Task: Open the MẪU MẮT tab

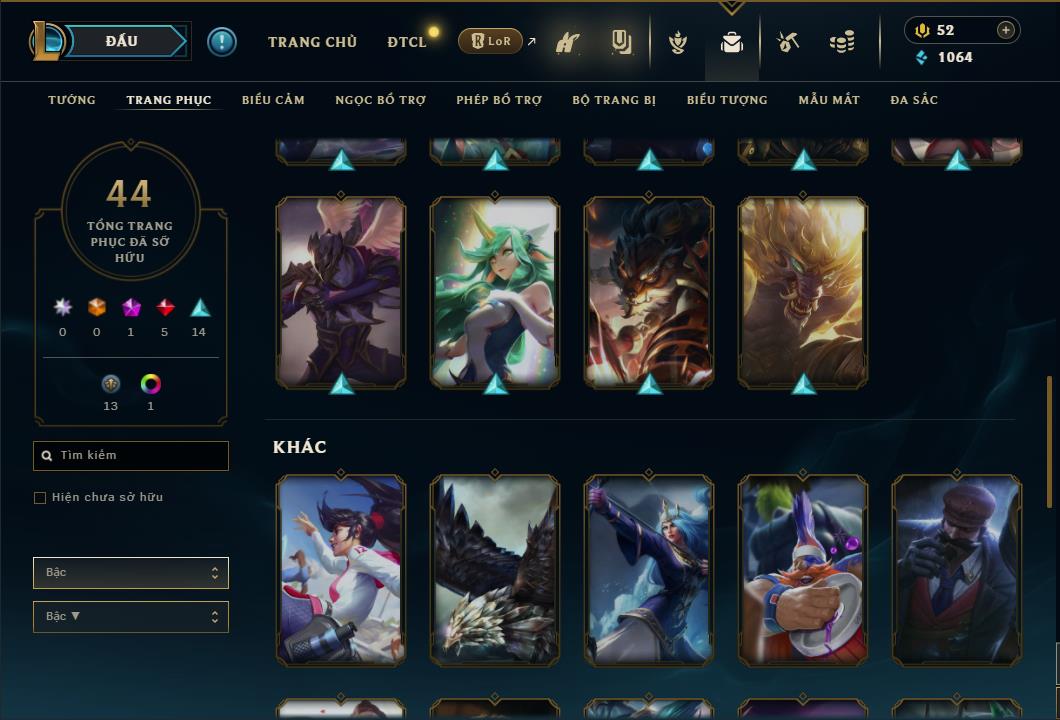Action: pos(829,100)
